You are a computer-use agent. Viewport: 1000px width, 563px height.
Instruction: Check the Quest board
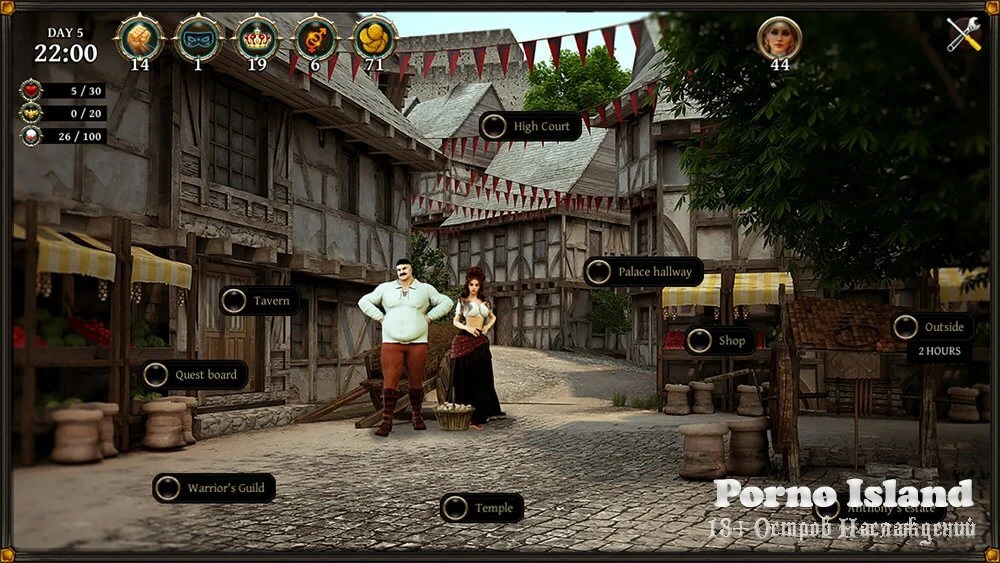tap(194, 375)
